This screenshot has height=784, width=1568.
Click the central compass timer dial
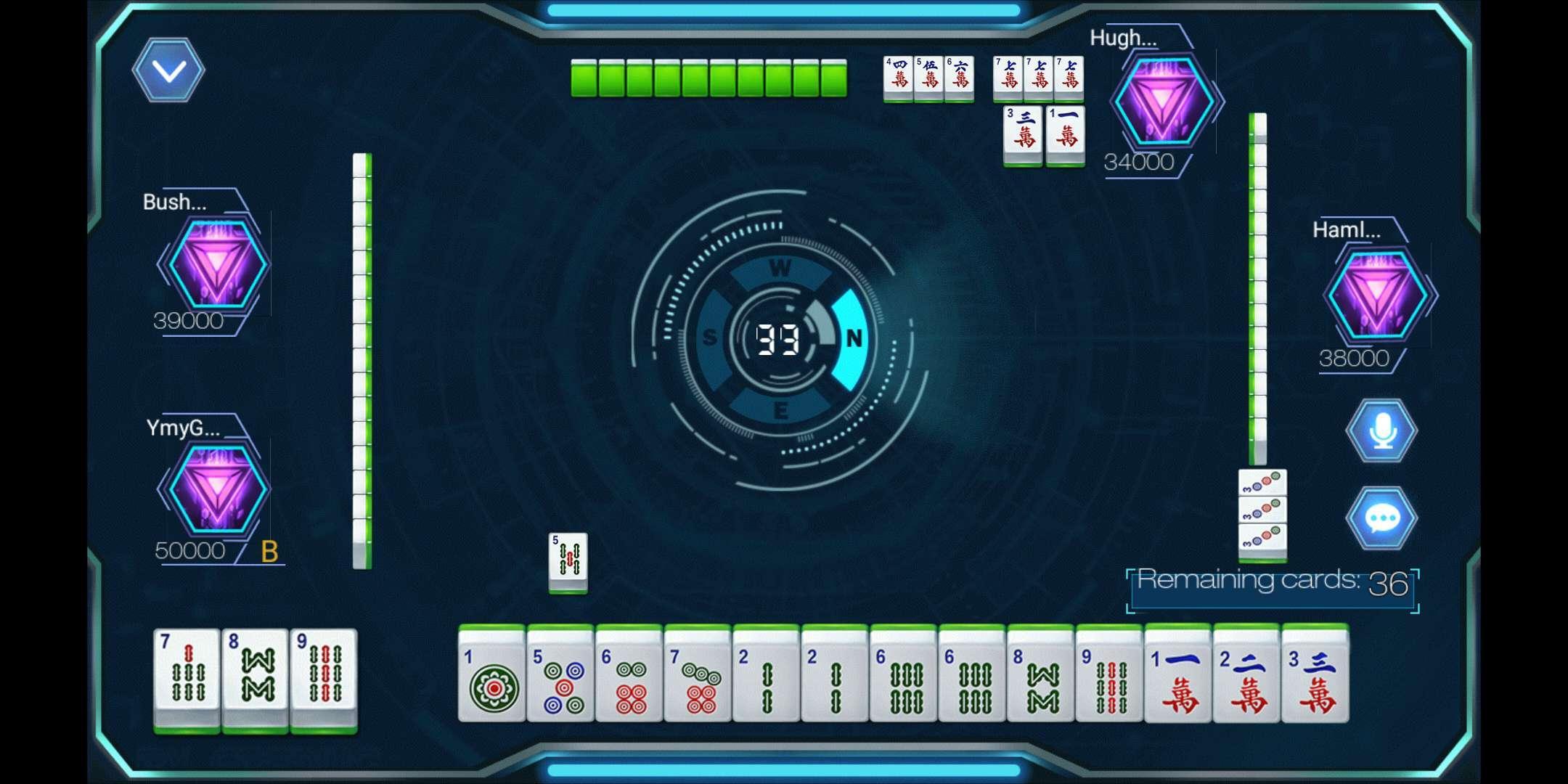point(778,338)
